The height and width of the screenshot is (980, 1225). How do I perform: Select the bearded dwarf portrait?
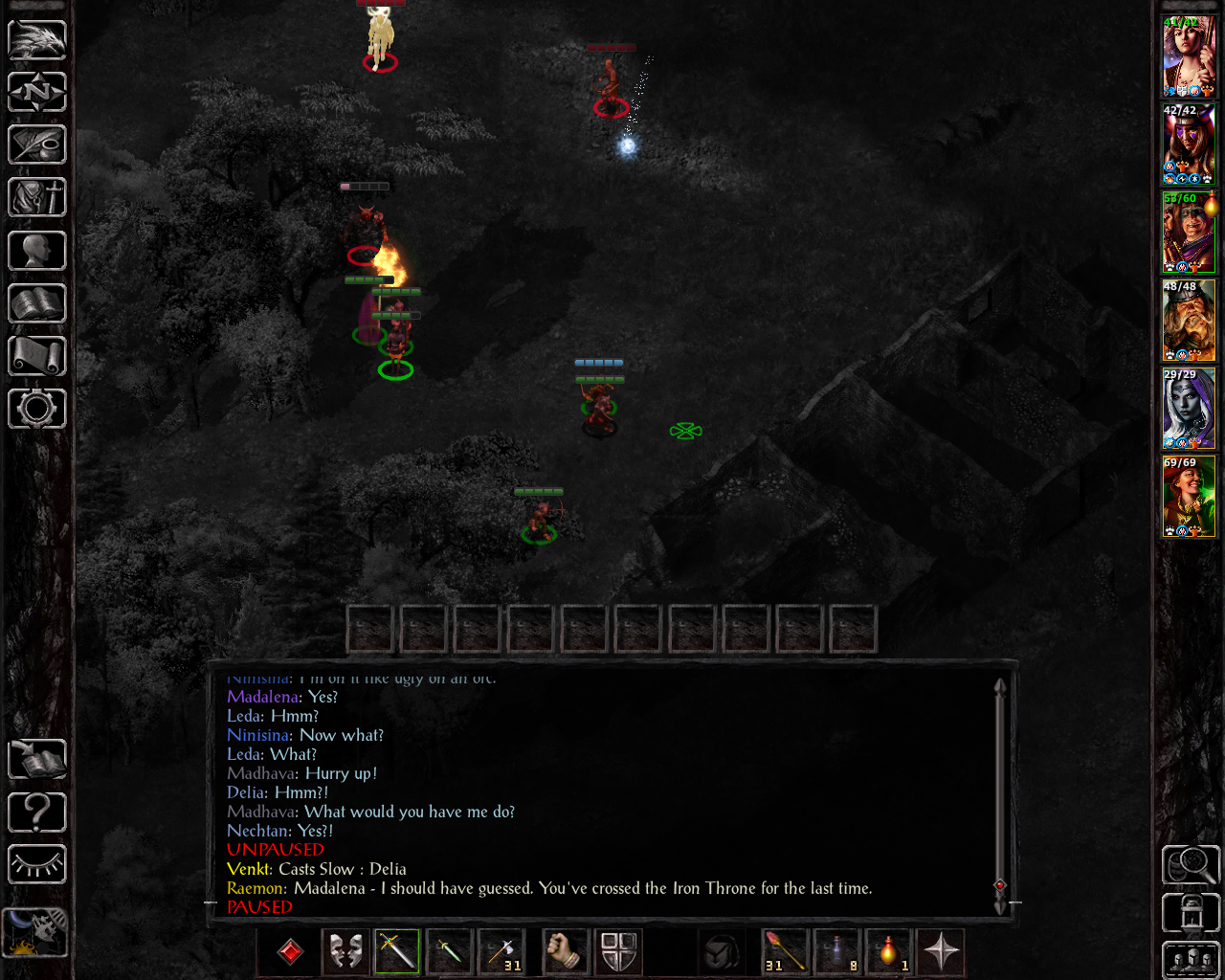[1189, 321]
